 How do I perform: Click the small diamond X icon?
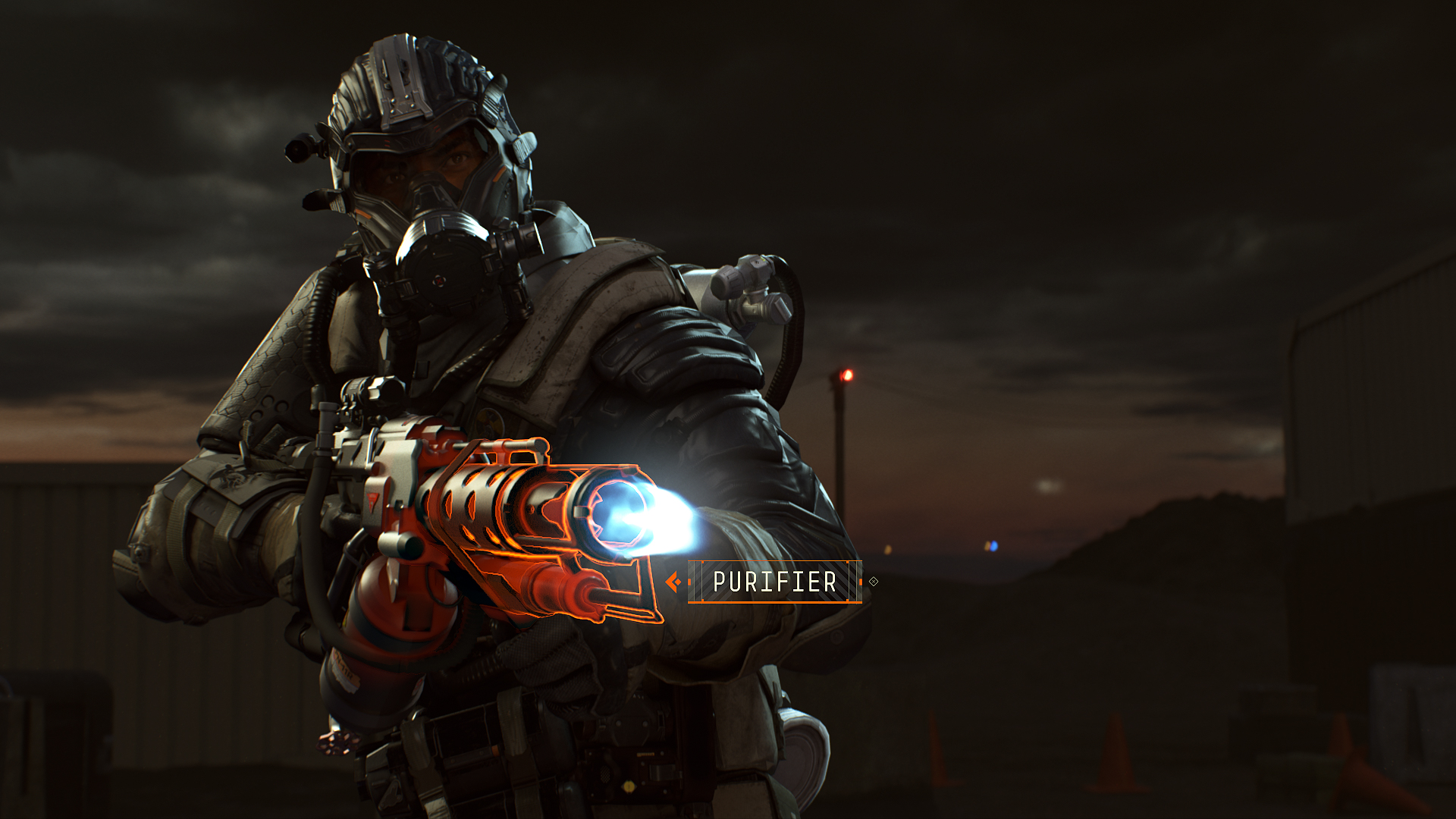[x=874, y=582]
